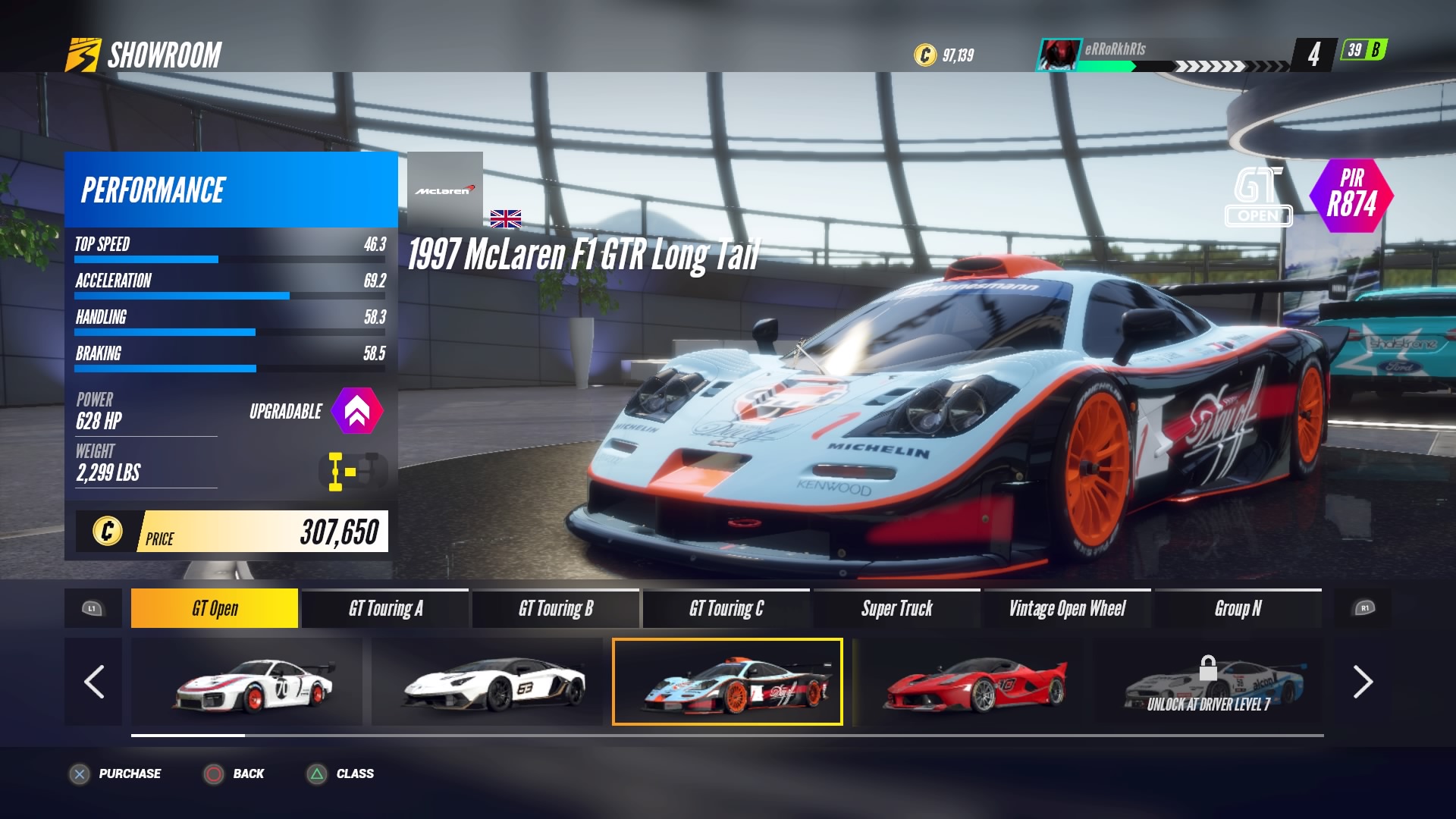Select the pink Upgradable hexagon icon
The height and width of the screenshot is (819, 1456).
pyautogui.click(x=357, y=410)
